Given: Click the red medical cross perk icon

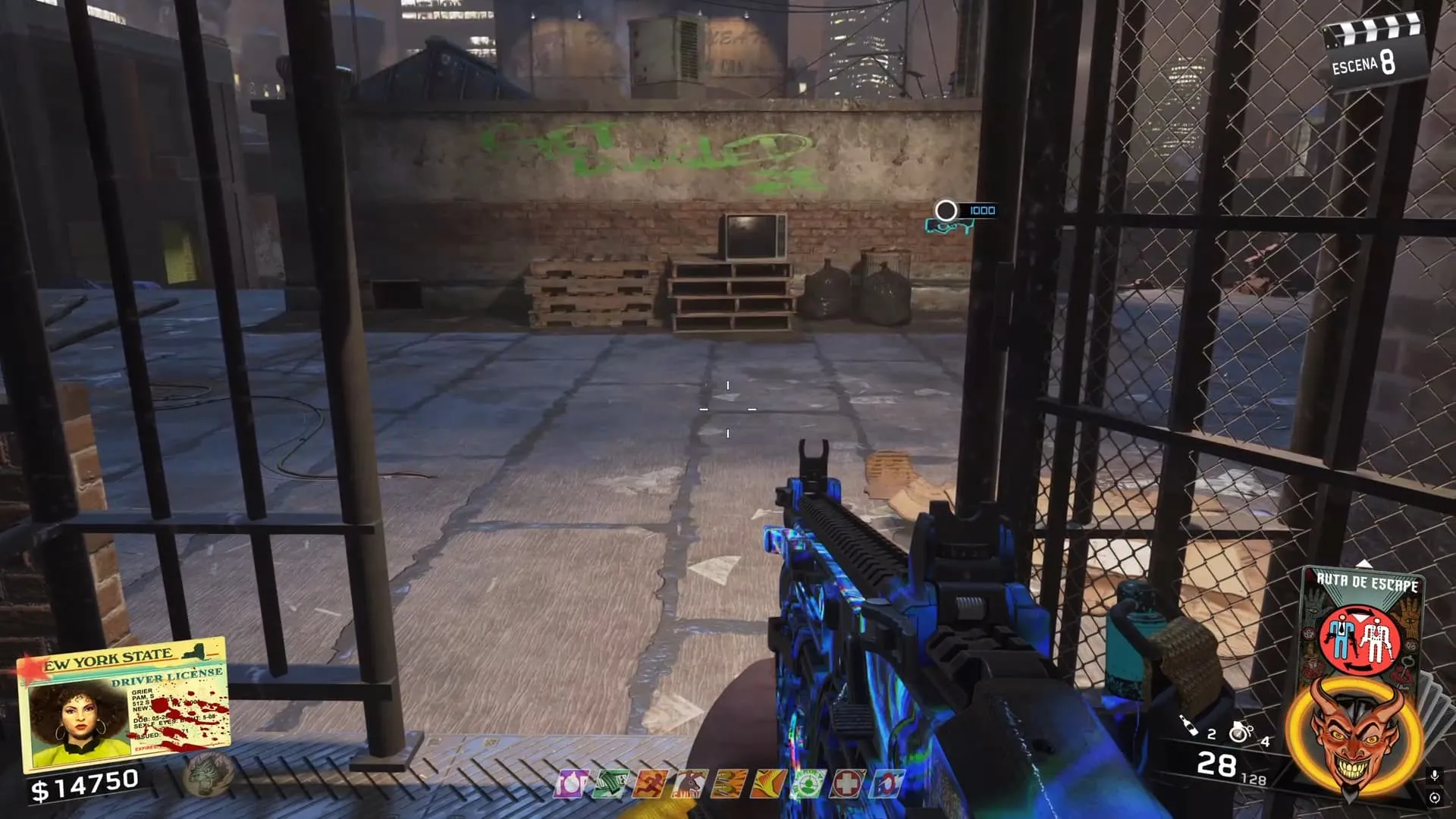Looking at the screenshot, I should coord(846,784).
